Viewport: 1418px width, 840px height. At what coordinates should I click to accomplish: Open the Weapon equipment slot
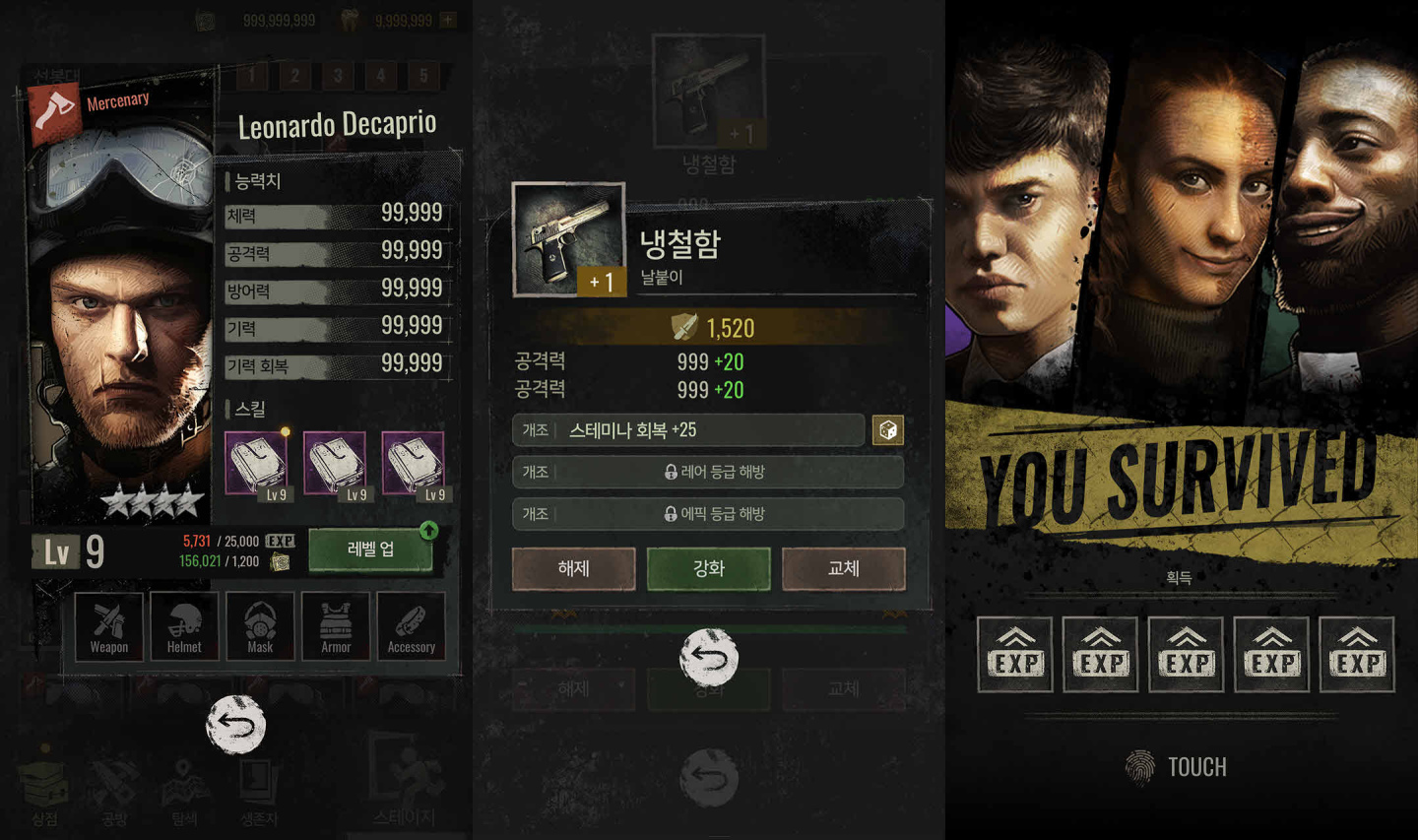109,626
